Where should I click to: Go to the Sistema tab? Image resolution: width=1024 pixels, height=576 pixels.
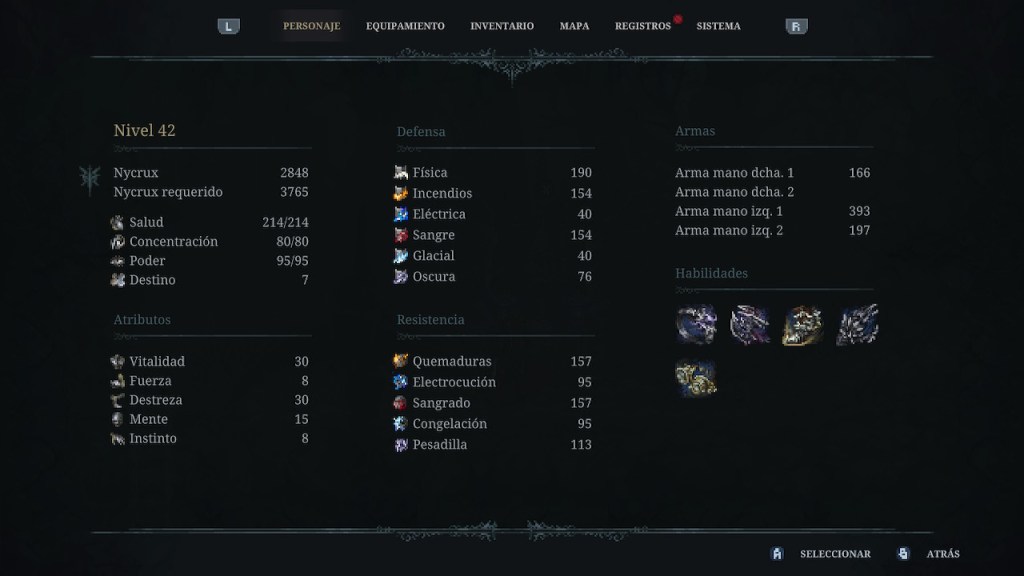(x=718, y=26)
